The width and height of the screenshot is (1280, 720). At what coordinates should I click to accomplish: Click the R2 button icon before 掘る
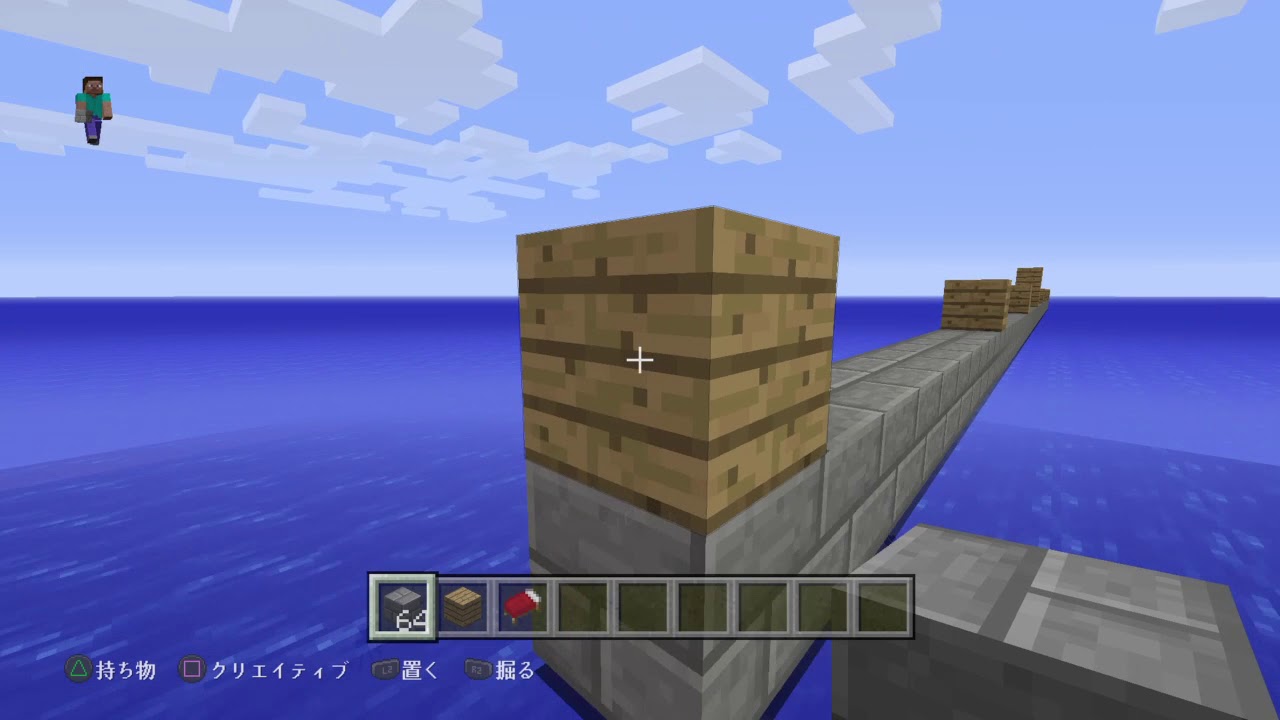476,671
